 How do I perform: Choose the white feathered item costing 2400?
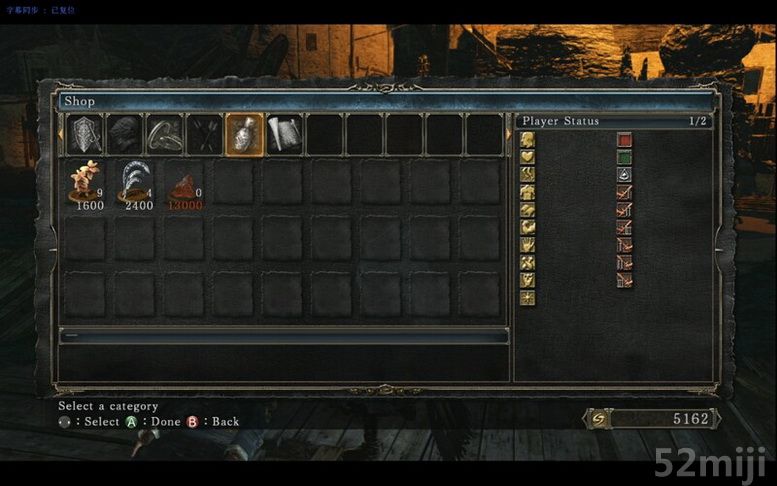pyautogui.click(x=135, y=184)
